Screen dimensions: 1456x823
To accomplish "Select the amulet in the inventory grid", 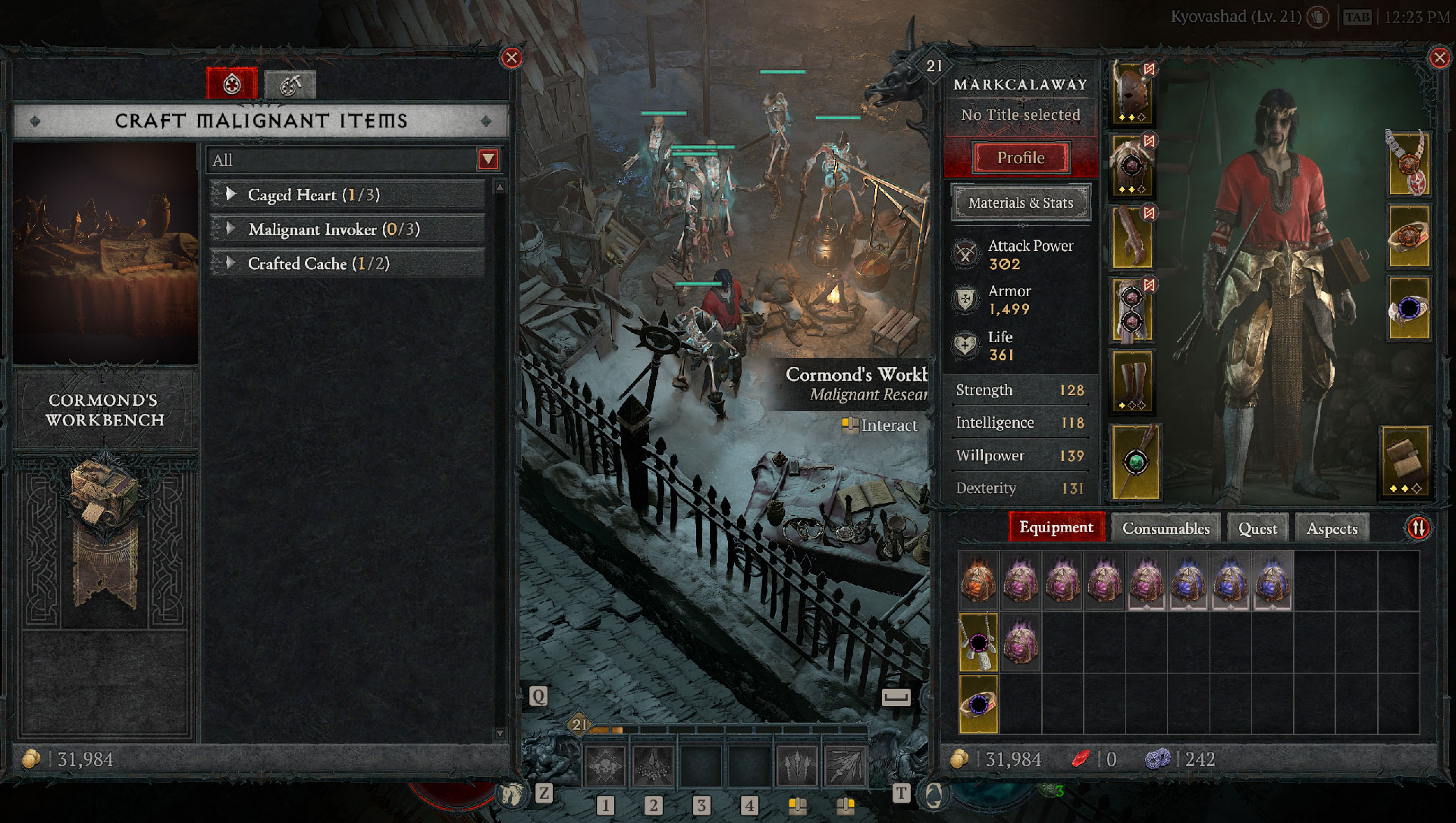I will pos(978,642).
